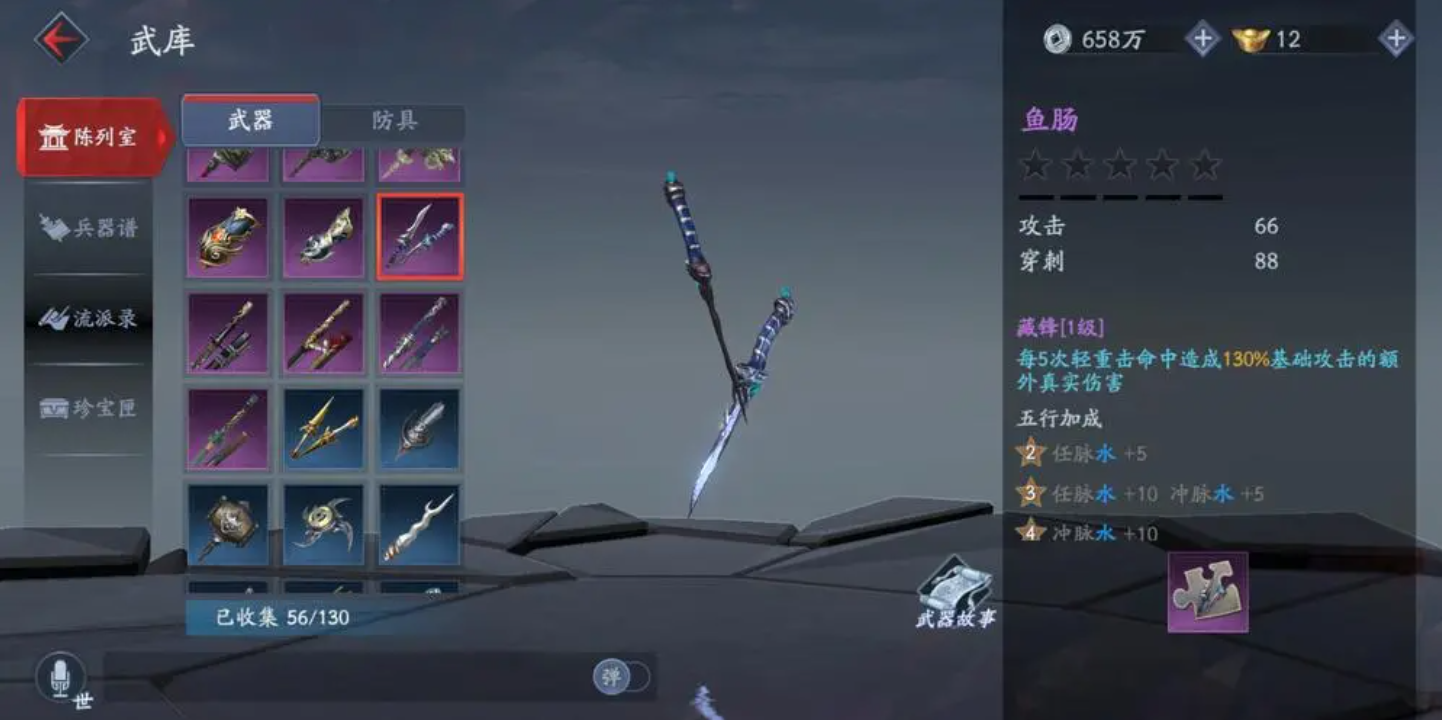Select the red-highlighted dagger thumbnail
1442x720 pixels.
(x=420, y=235)
